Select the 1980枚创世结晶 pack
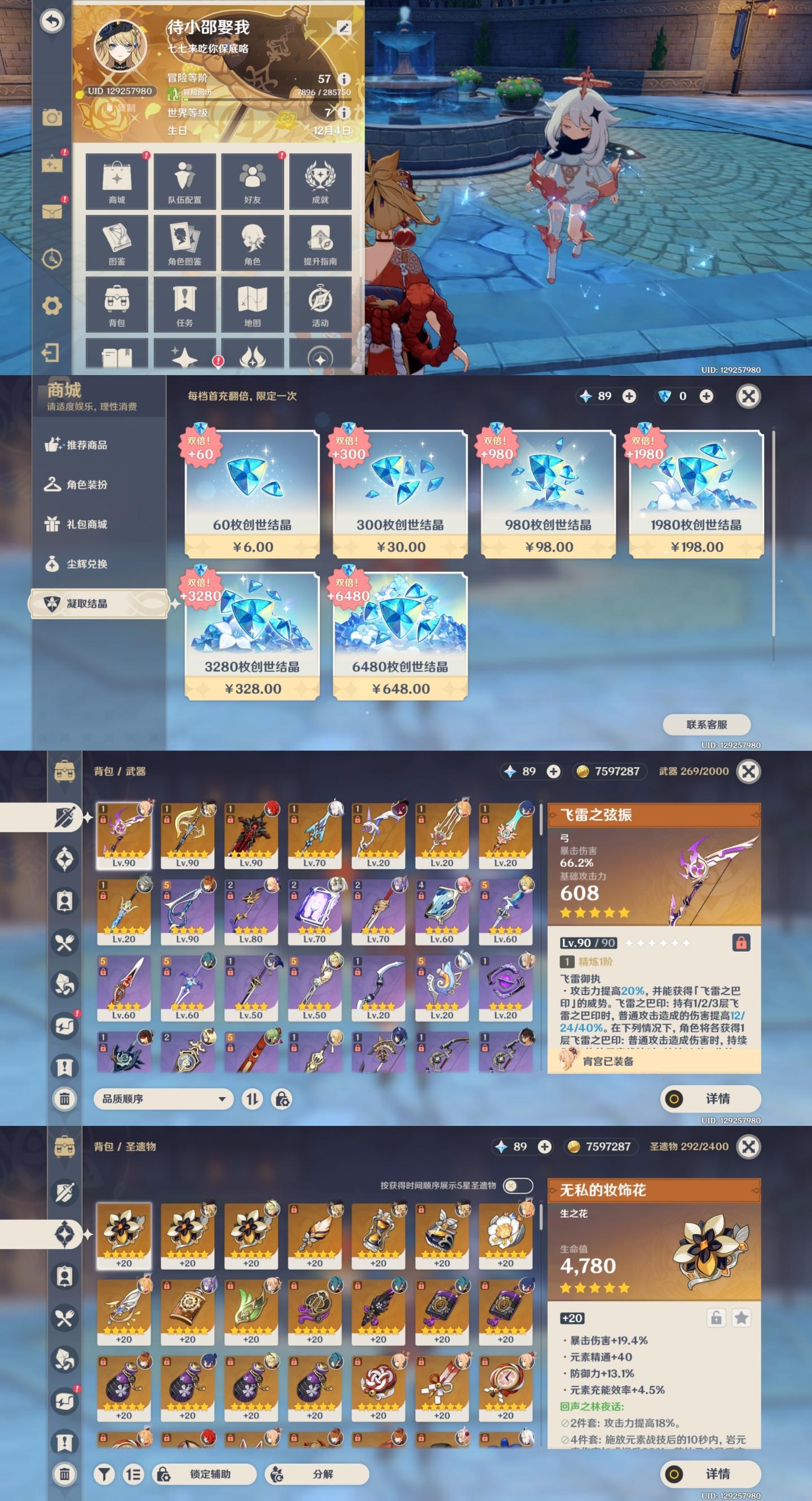Viewport: 812px width, 1501px height. [x=696, y=494]
